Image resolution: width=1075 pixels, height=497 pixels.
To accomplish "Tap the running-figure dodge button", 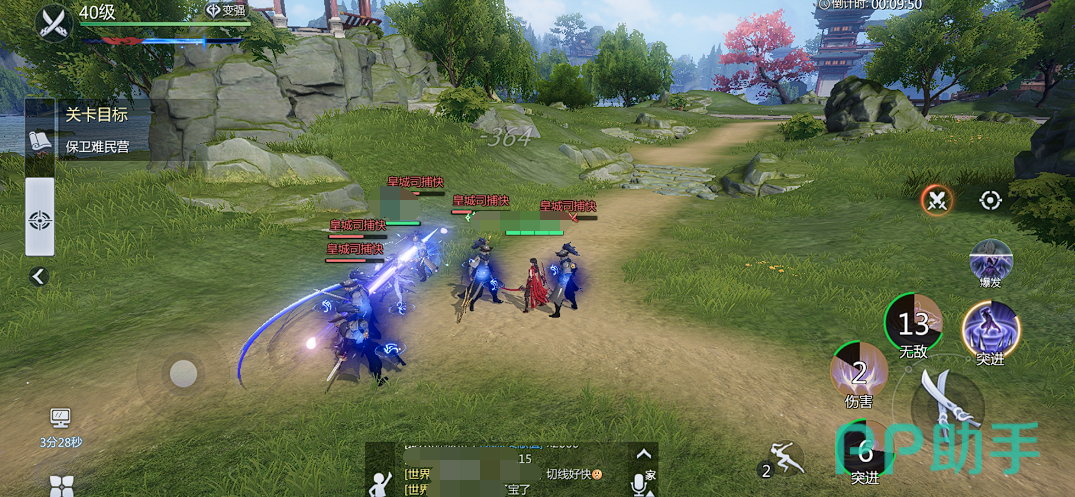I will click(x=783, y=459).
